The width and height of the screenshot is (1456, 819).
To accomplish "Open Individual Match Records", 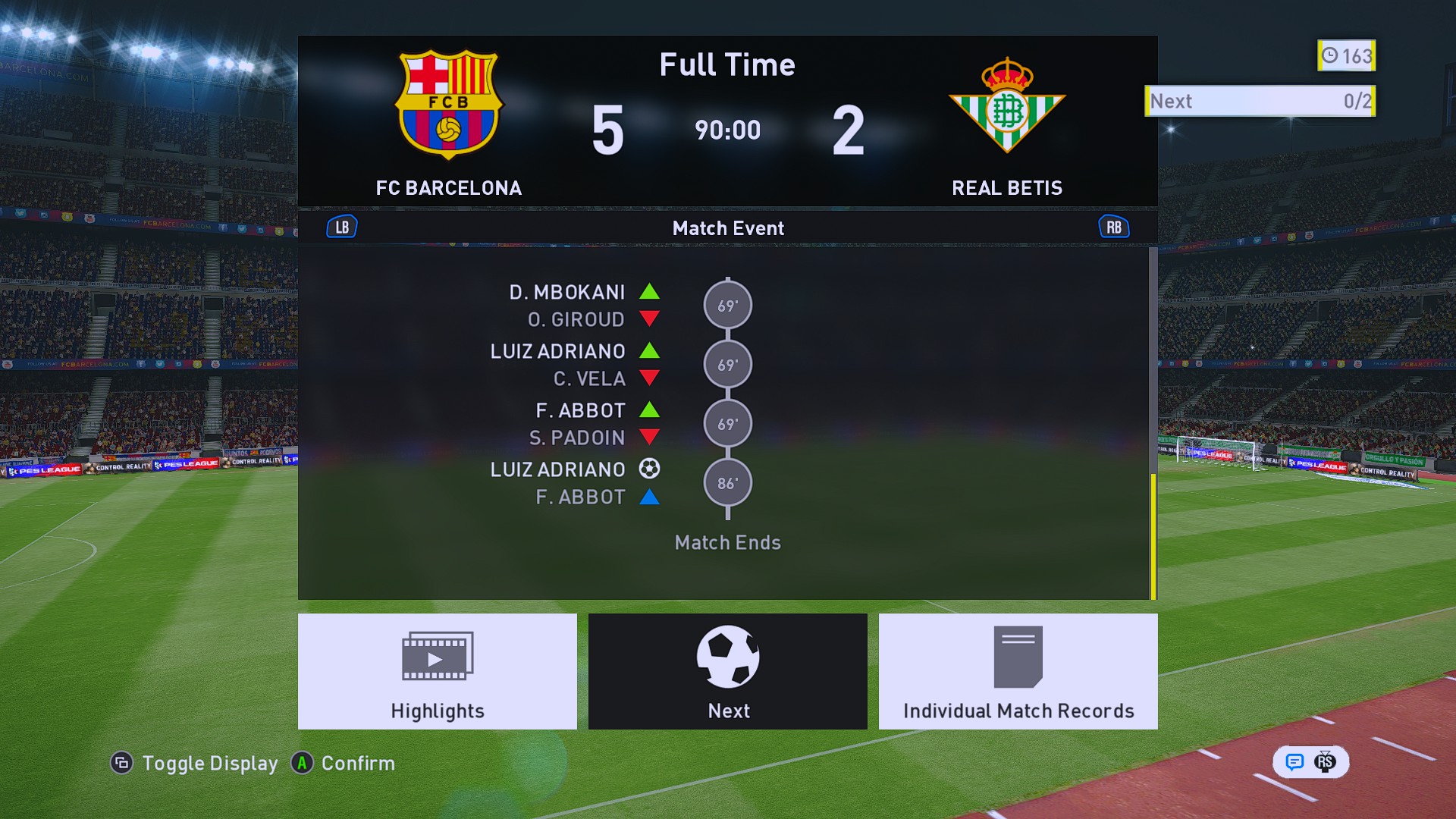I will pyautogui.click(x=1018, y=671).
